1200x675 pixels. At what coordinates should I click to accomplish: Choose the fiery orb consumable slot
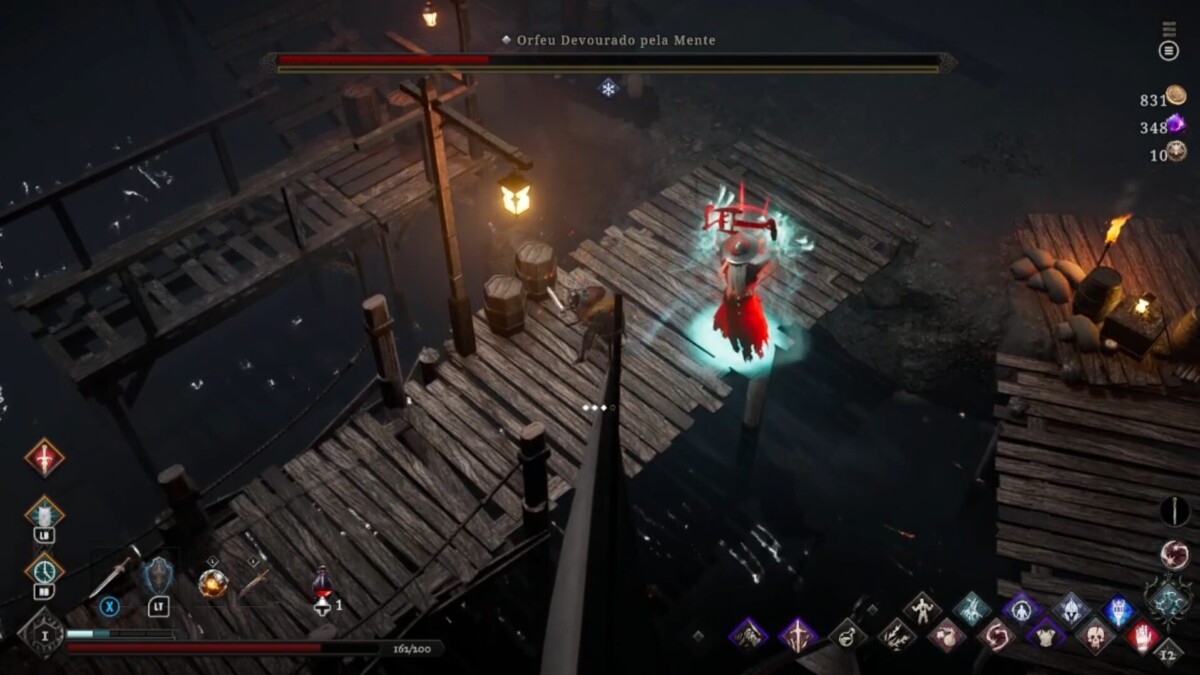tap(212, 582)
